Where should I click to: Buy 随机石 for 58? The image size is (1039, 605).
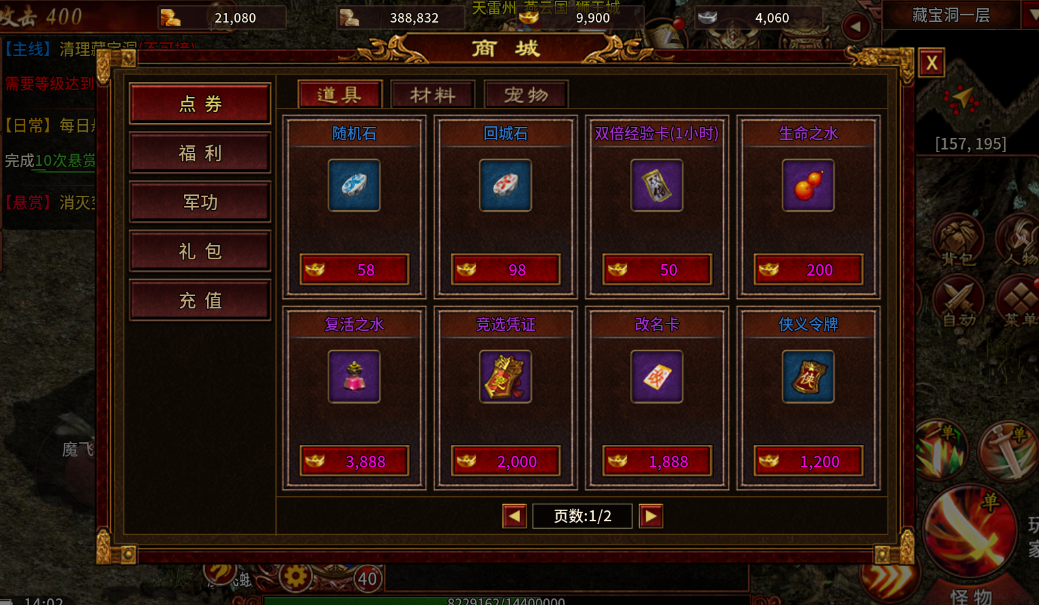(354, 270)
